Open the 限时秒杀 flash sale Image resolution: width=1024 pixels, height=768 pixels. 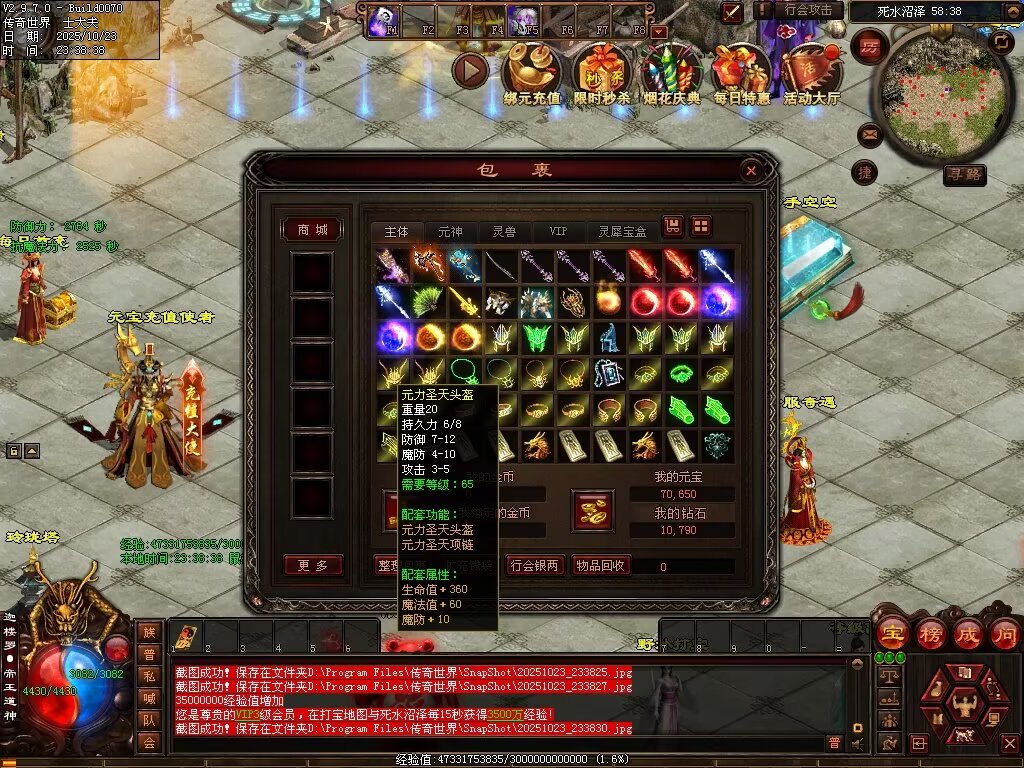pos(602,73)
